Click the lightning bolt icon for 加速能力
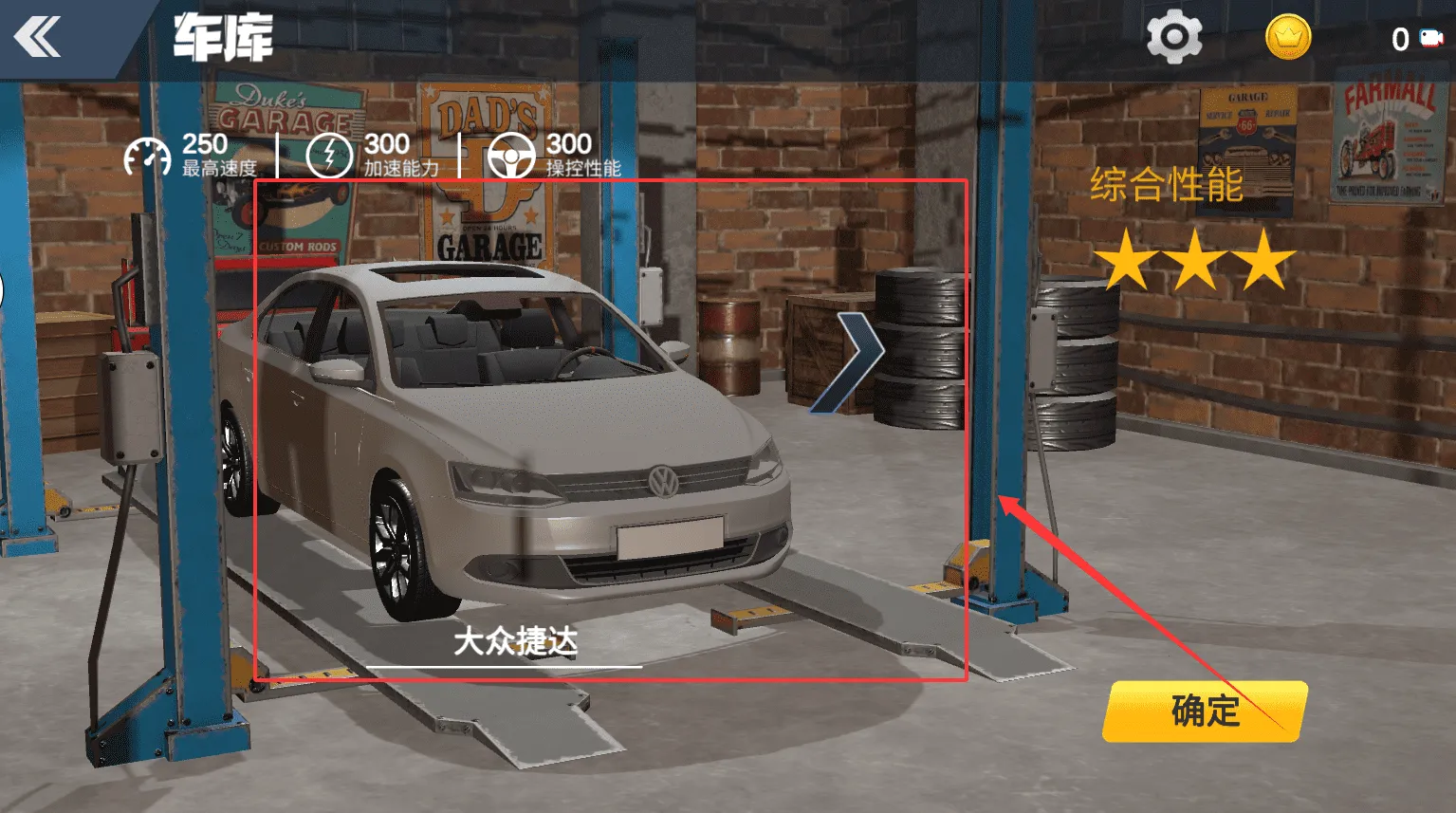This screenshot has height=813, width=1456. point(329,154)
